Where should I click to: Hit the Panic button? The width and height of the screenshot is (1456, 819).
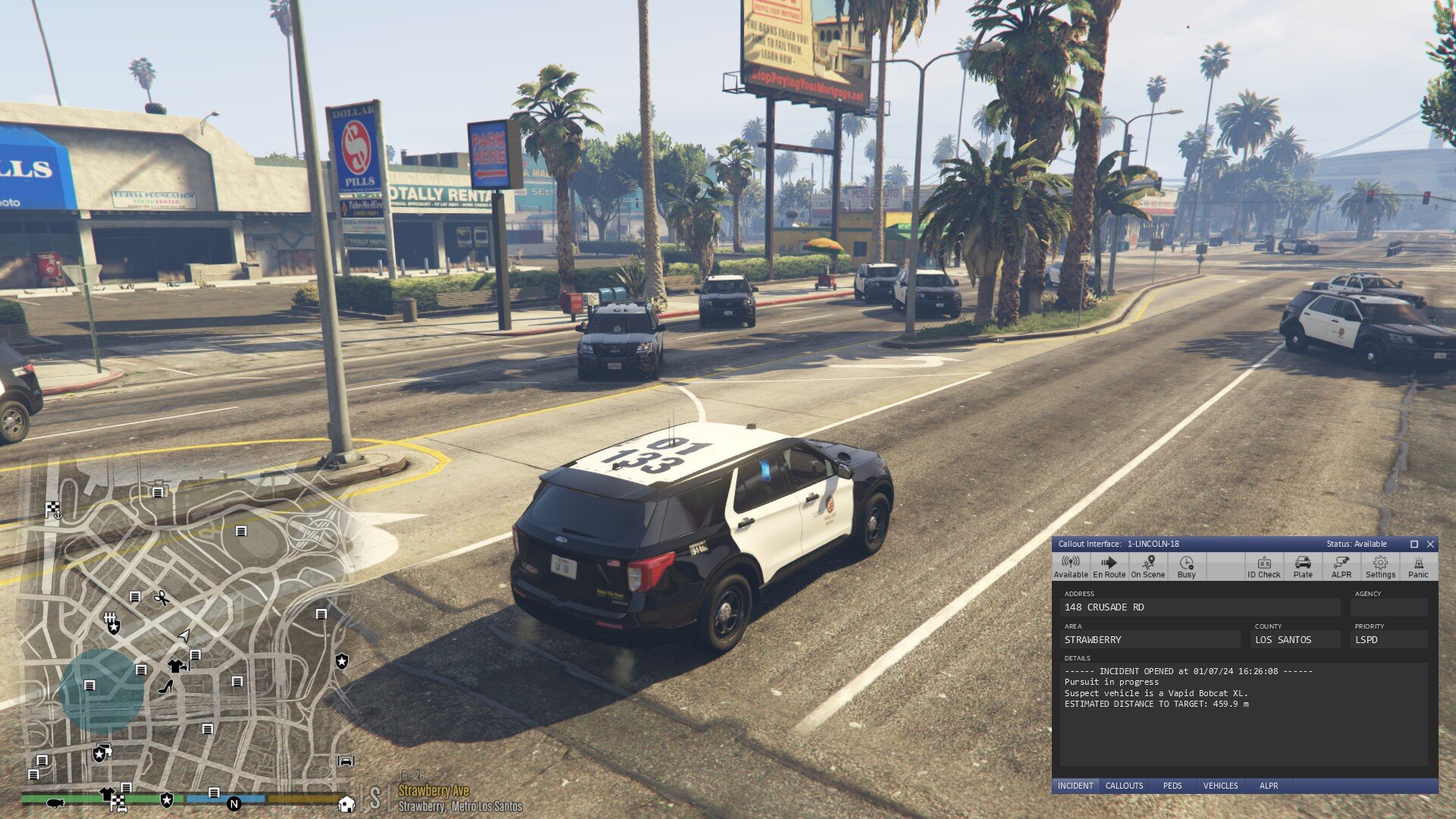pyautogui.click(x=1418, y=566)
